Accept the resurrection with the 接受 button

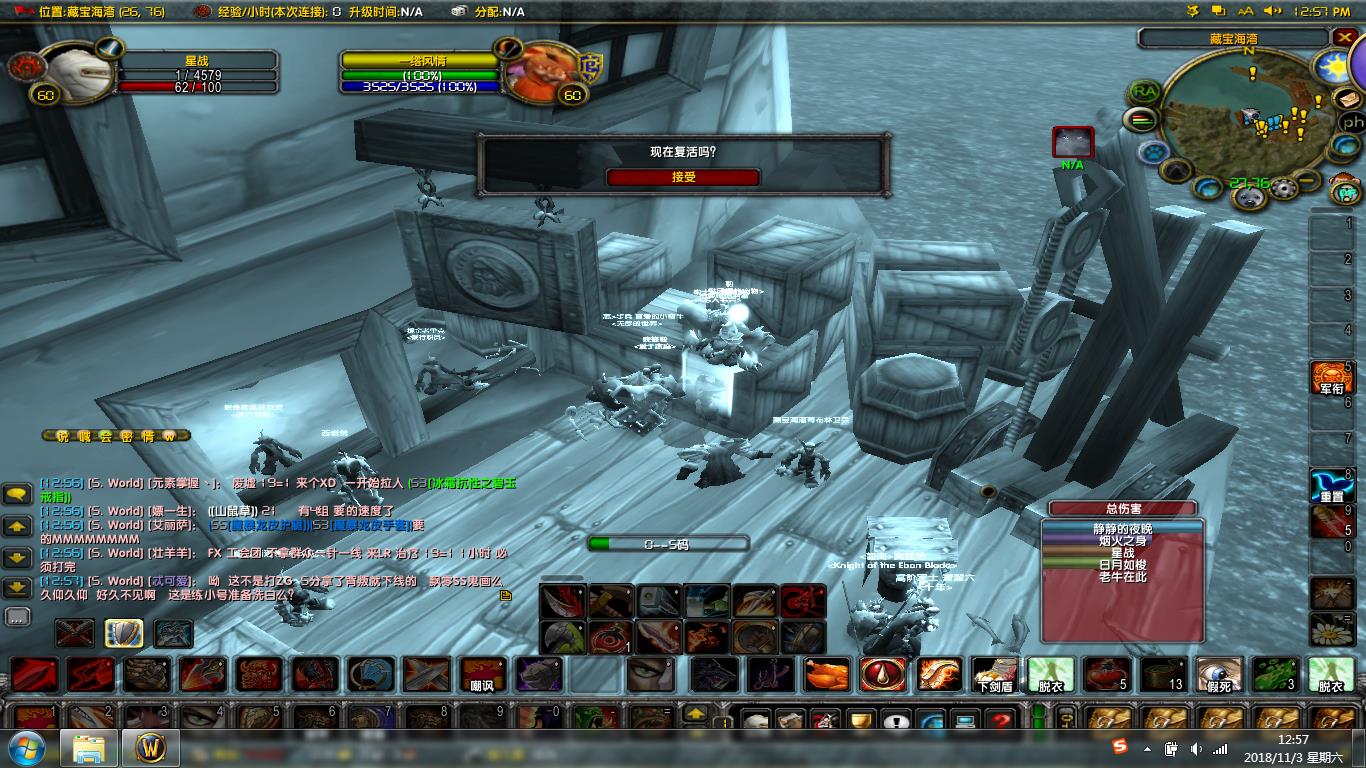(x=683, y=177)
